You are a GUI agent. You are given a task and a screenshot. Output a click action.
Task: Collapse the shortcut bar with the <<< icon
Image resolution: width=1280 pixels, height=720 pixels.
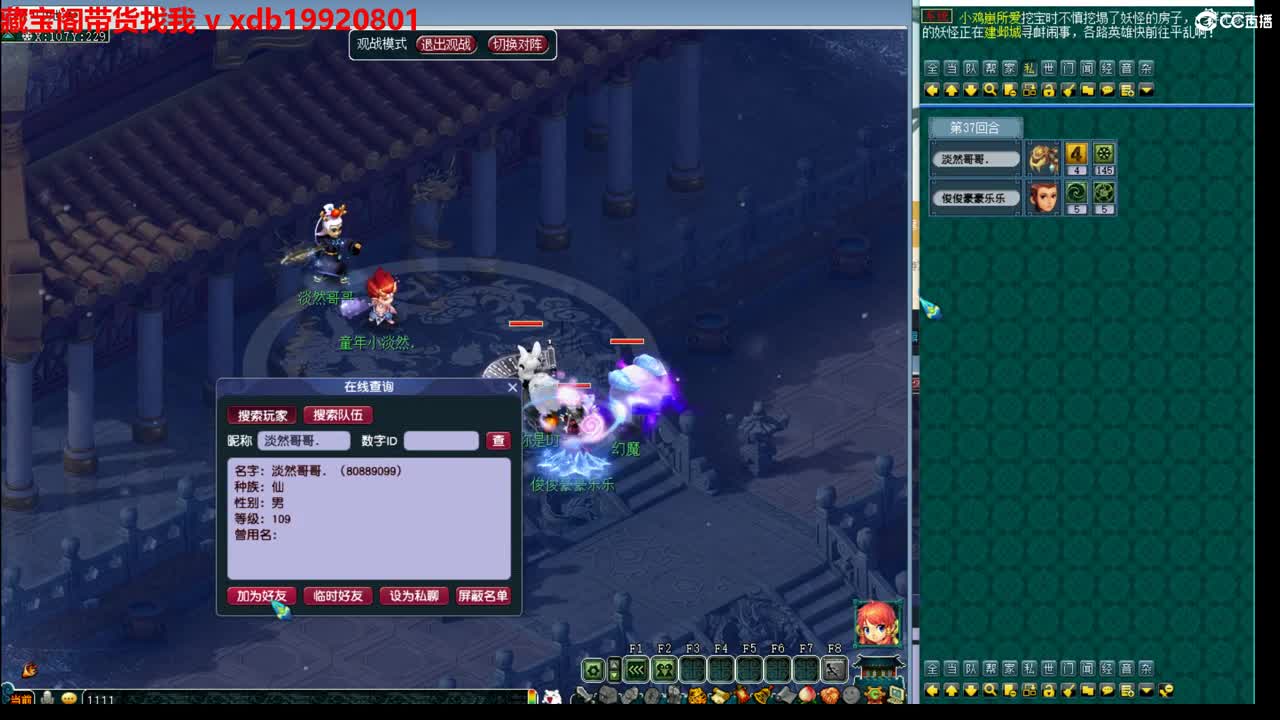pyautogui.click(x=637, y=668)
